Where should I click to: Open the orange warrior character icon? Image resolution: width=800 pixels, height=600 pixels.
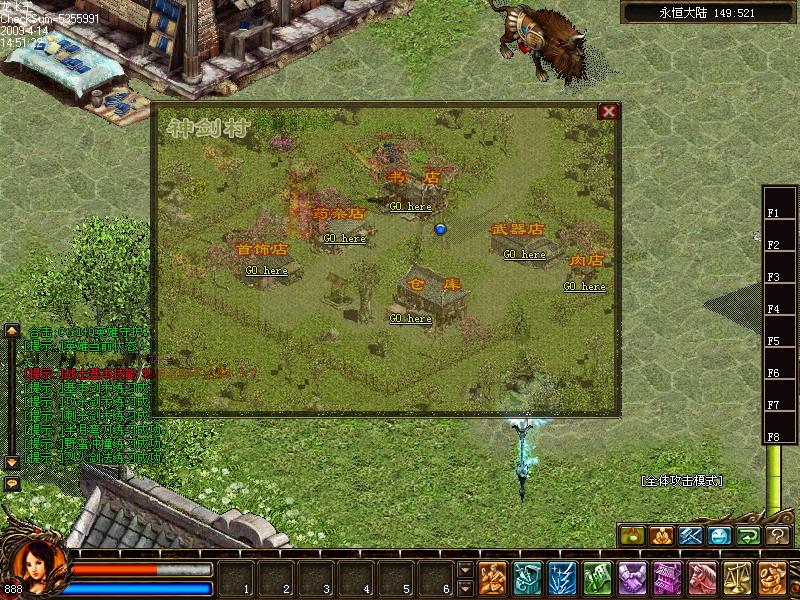pyautogui.click(x=492, y=578)
